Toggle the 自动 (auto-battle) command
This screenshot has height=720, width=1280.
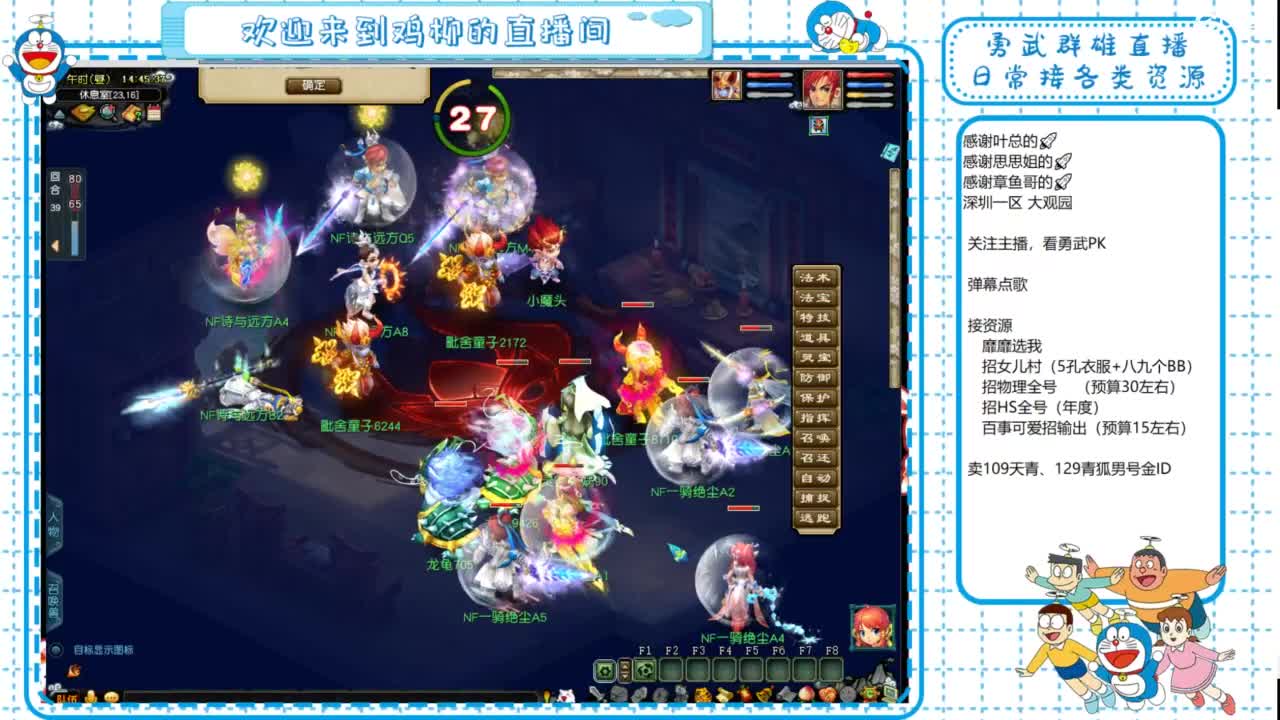817,476
